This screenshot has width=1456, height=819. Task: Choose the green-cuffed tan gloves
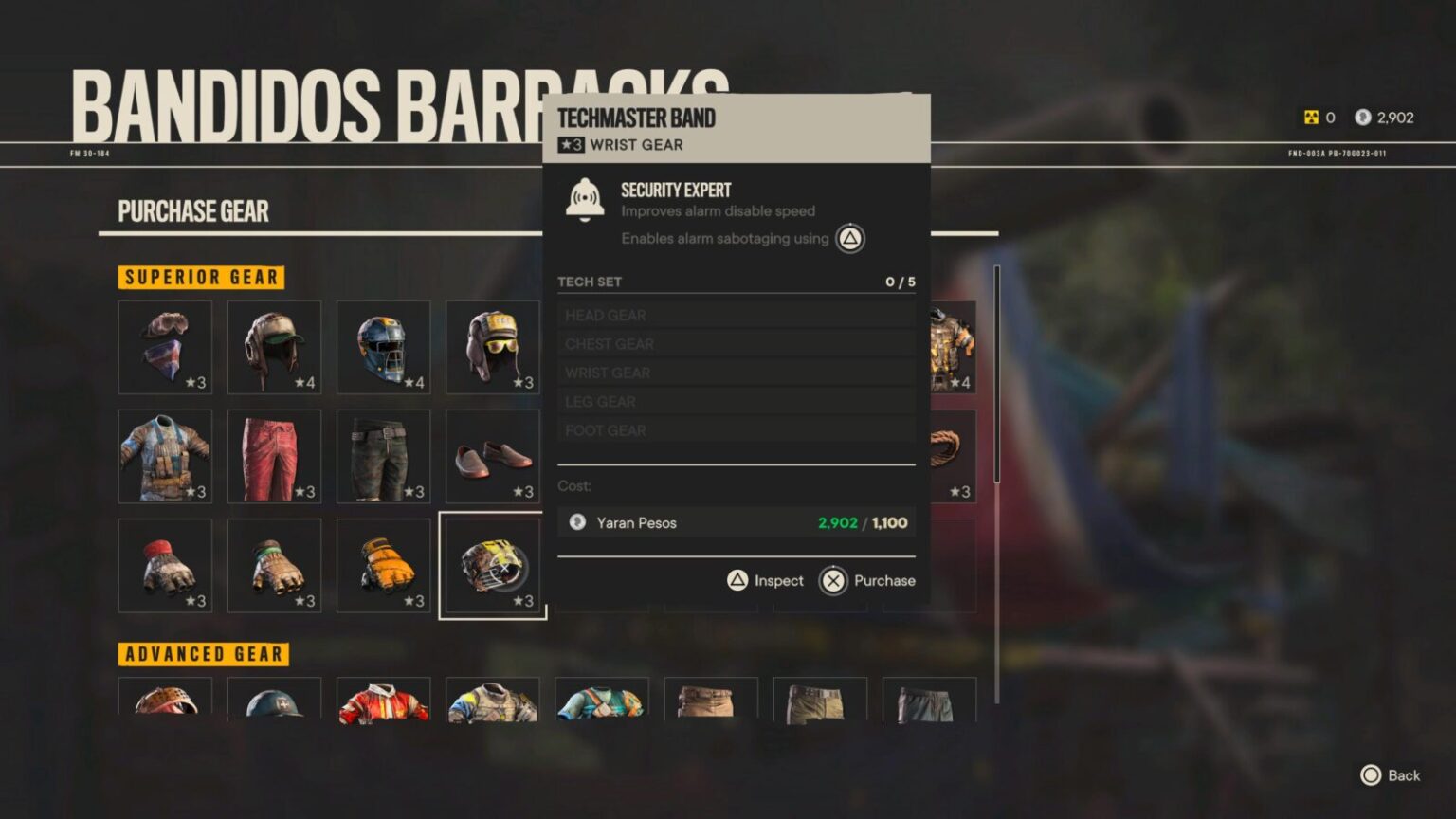coord(274,565)
